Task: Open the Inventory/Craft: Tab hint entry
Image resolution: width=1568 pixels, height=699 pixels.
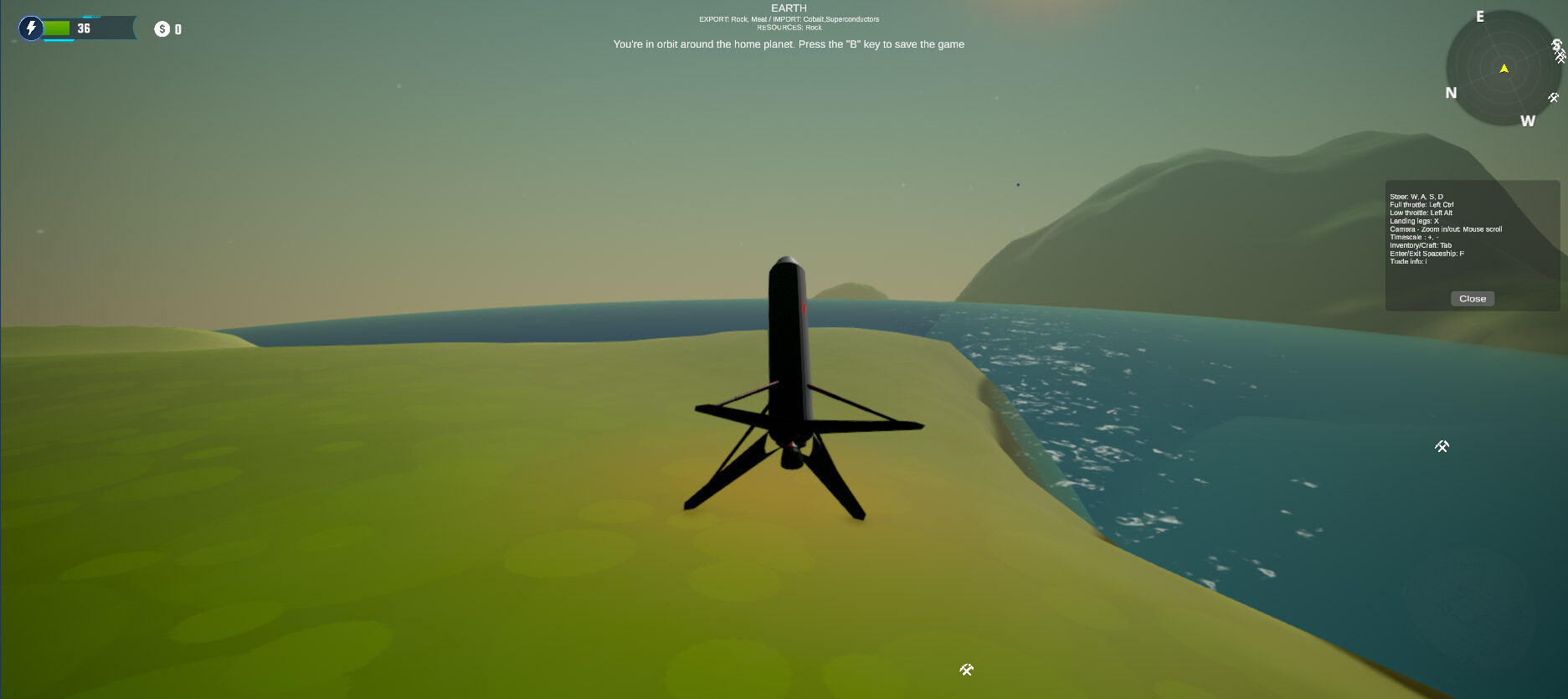Action: click(x=1420, y=244)
